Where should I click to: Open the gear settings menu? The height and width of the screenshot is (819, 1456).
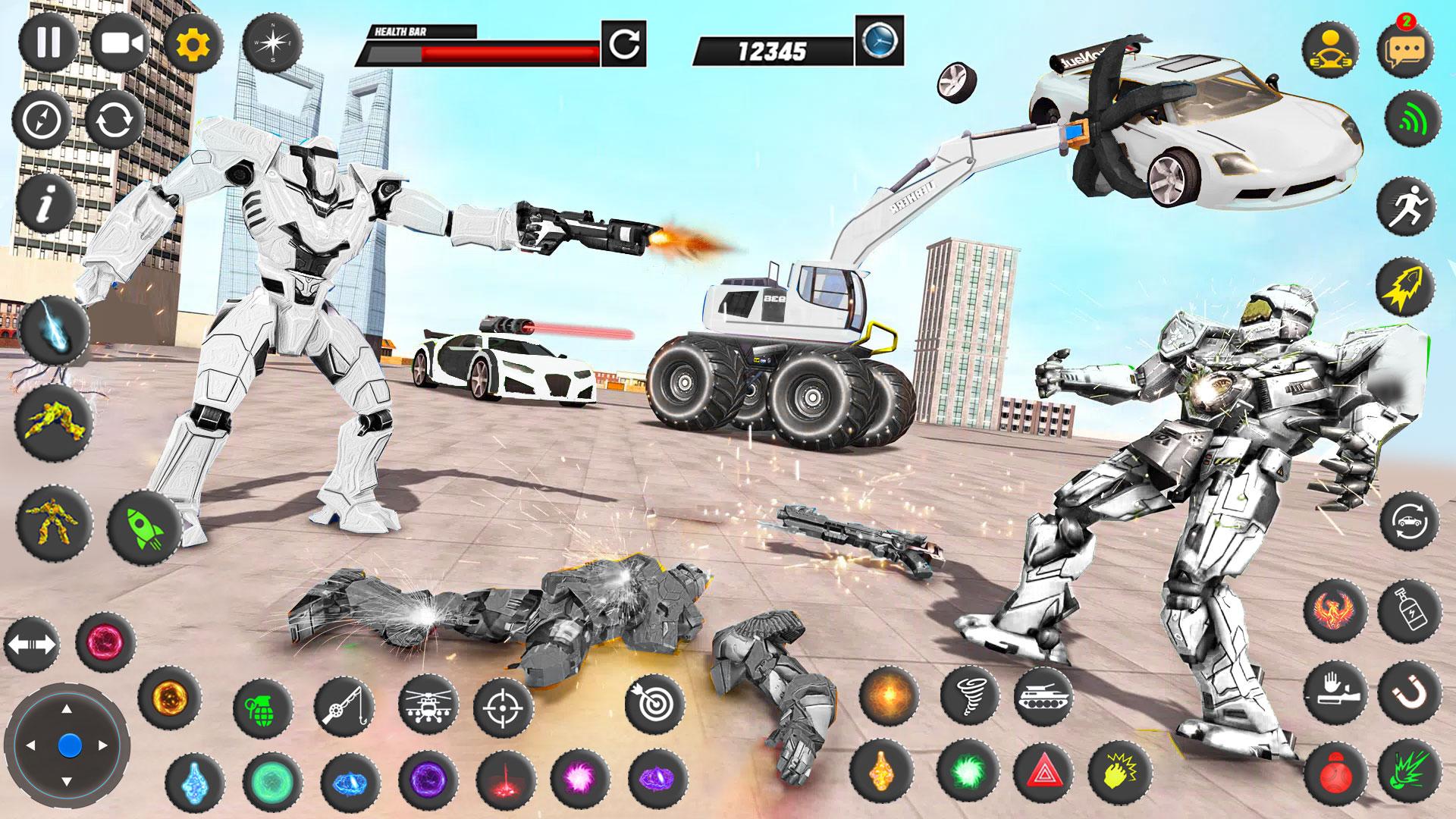tap(193, 44)
